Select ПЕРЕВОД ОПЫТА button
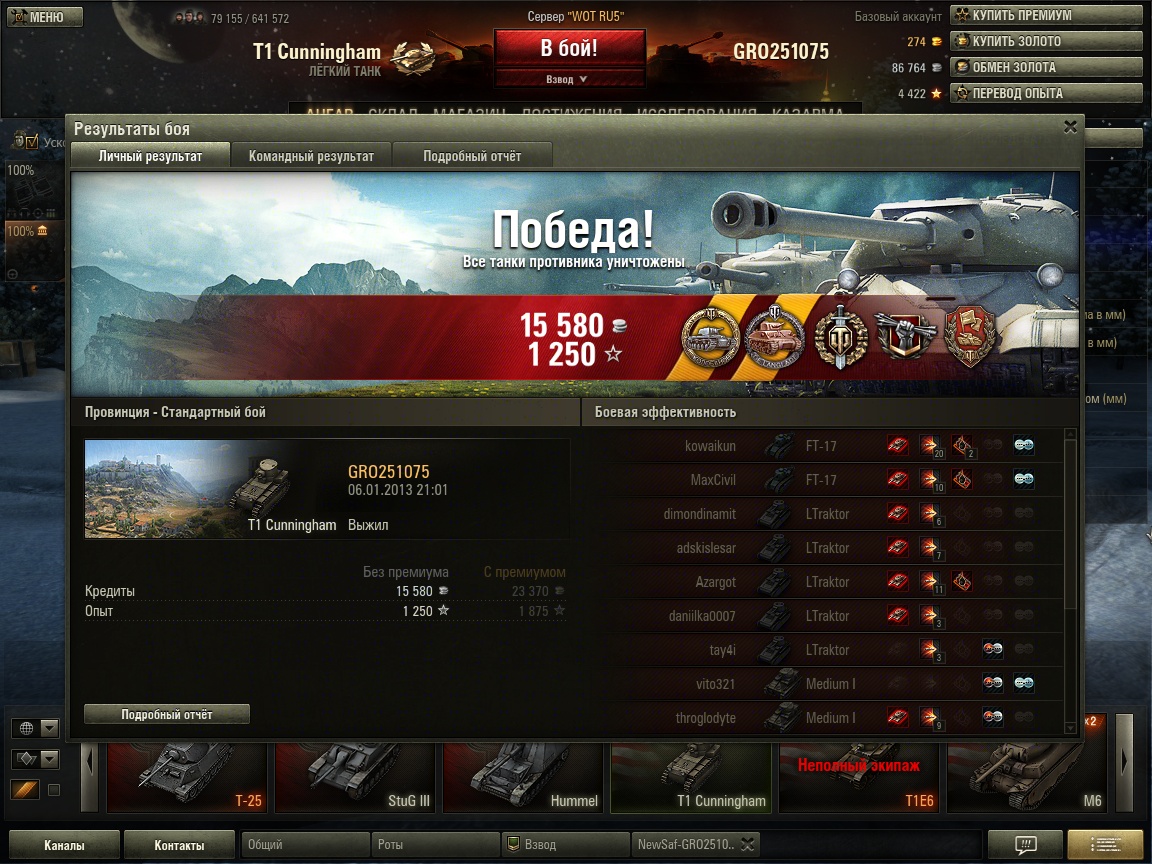The image size is (1152, 864). pyautogui.click(x=1045, y=93)
